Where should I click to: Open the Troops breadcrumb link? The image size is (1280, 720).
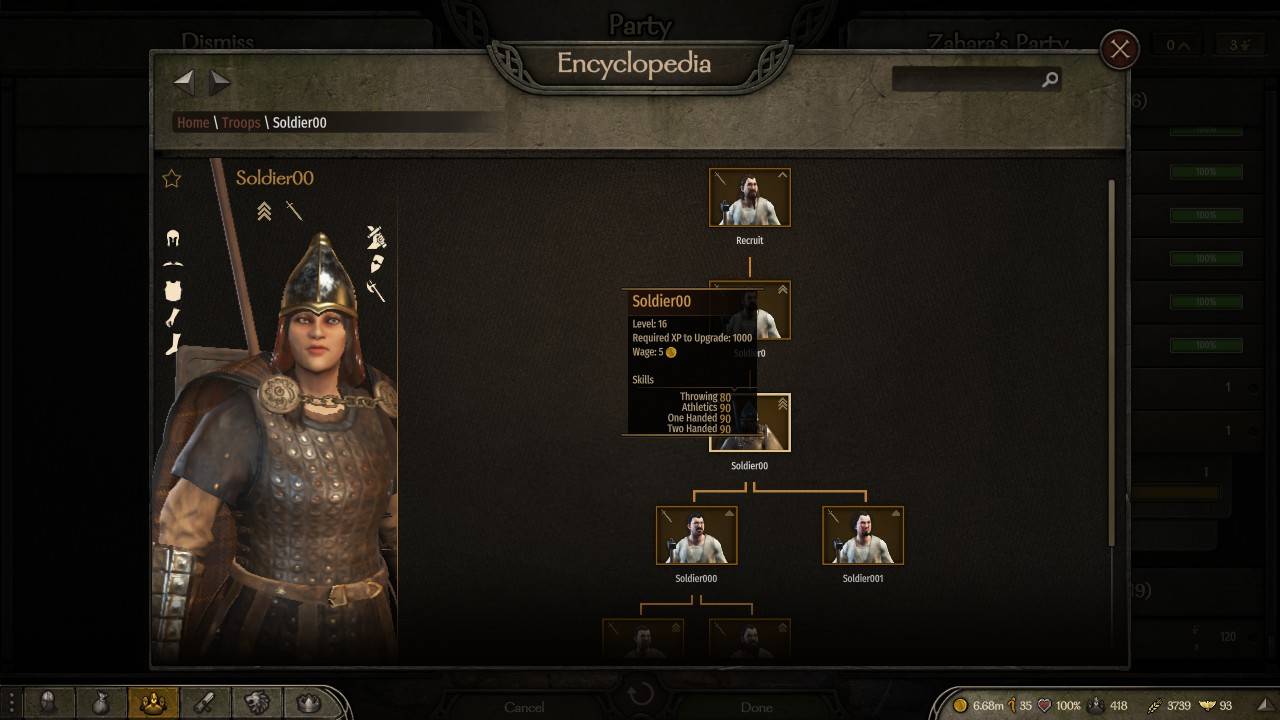[241, 123]
